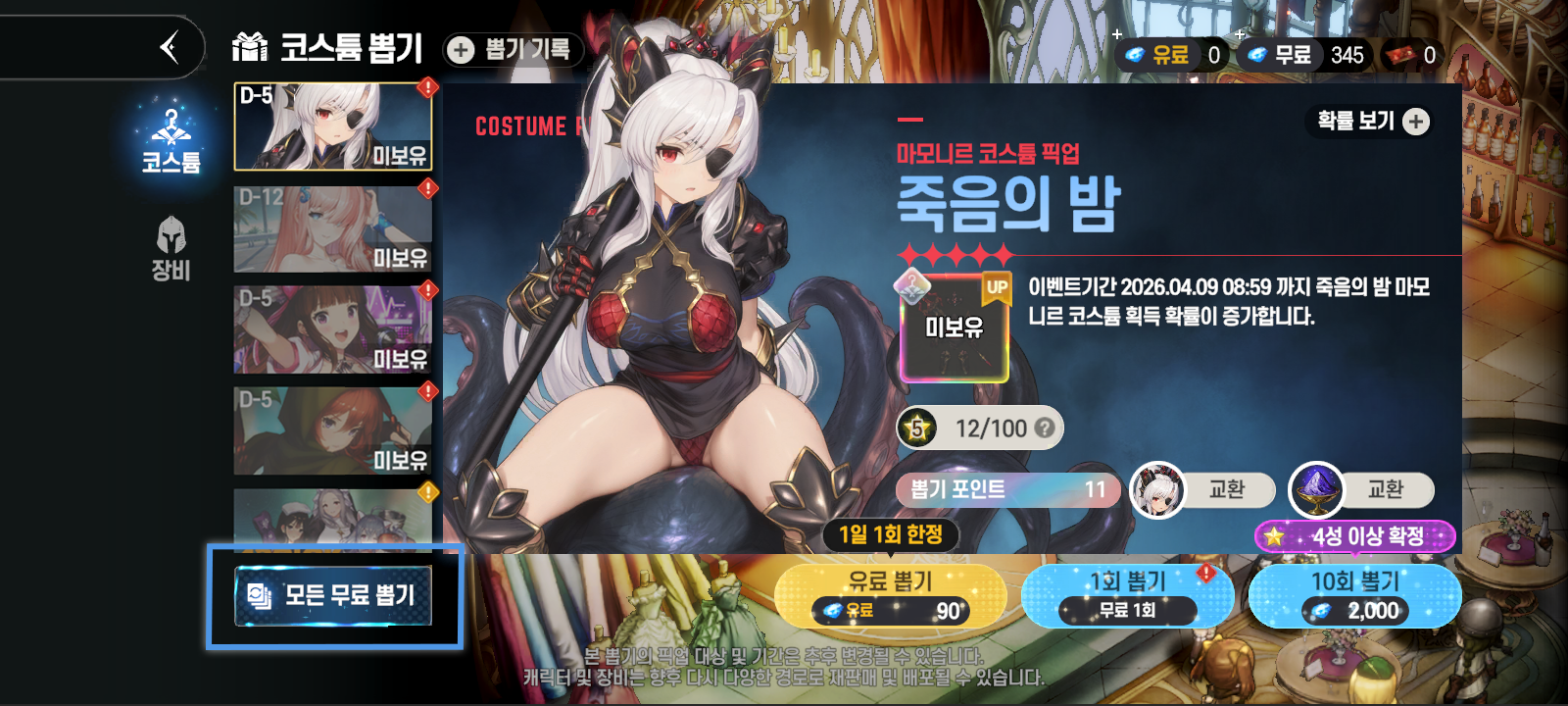Select the brown-haired girl costume banner
The height and width of the screenshot is (706, 1568).
pyautogui.click(x=332, y=329)
